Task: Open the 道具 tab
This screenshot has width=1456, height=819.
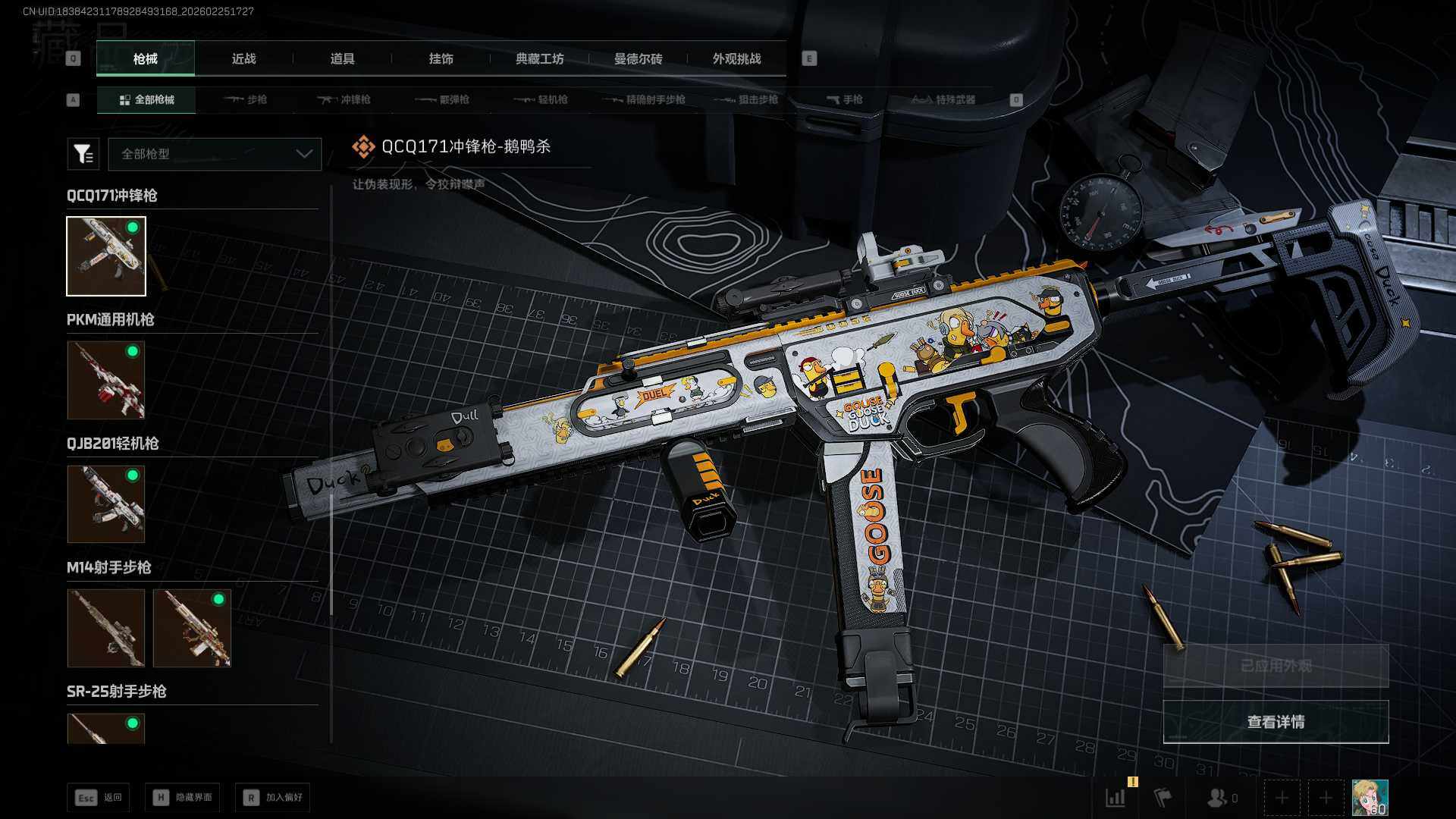Action: pos(342,58)
